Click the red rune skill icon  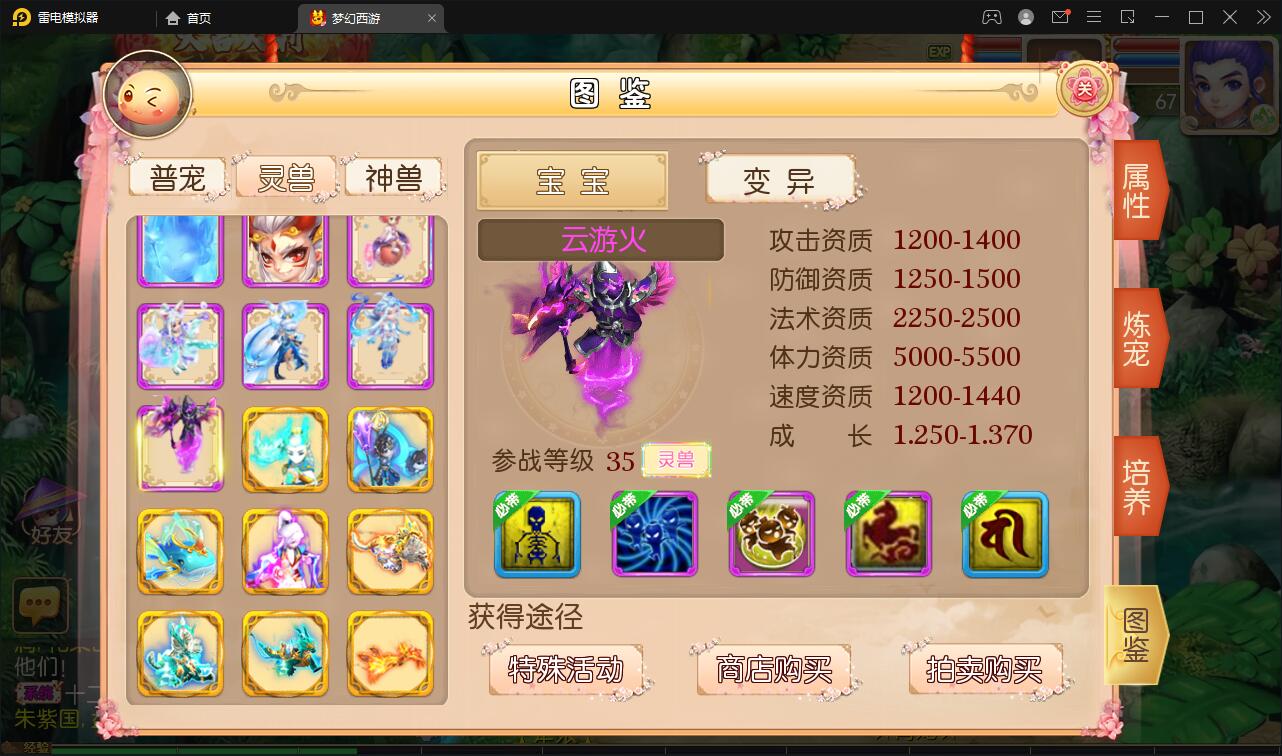[1004, 535]
